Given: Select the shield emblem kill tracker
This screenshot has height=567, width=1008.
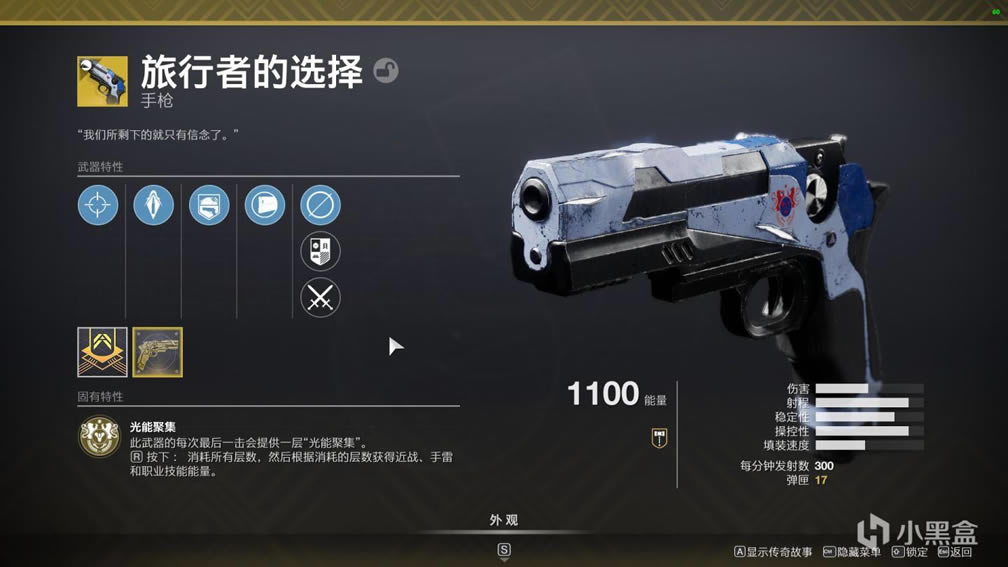Looking at the screenshot, I should [320, 252].
